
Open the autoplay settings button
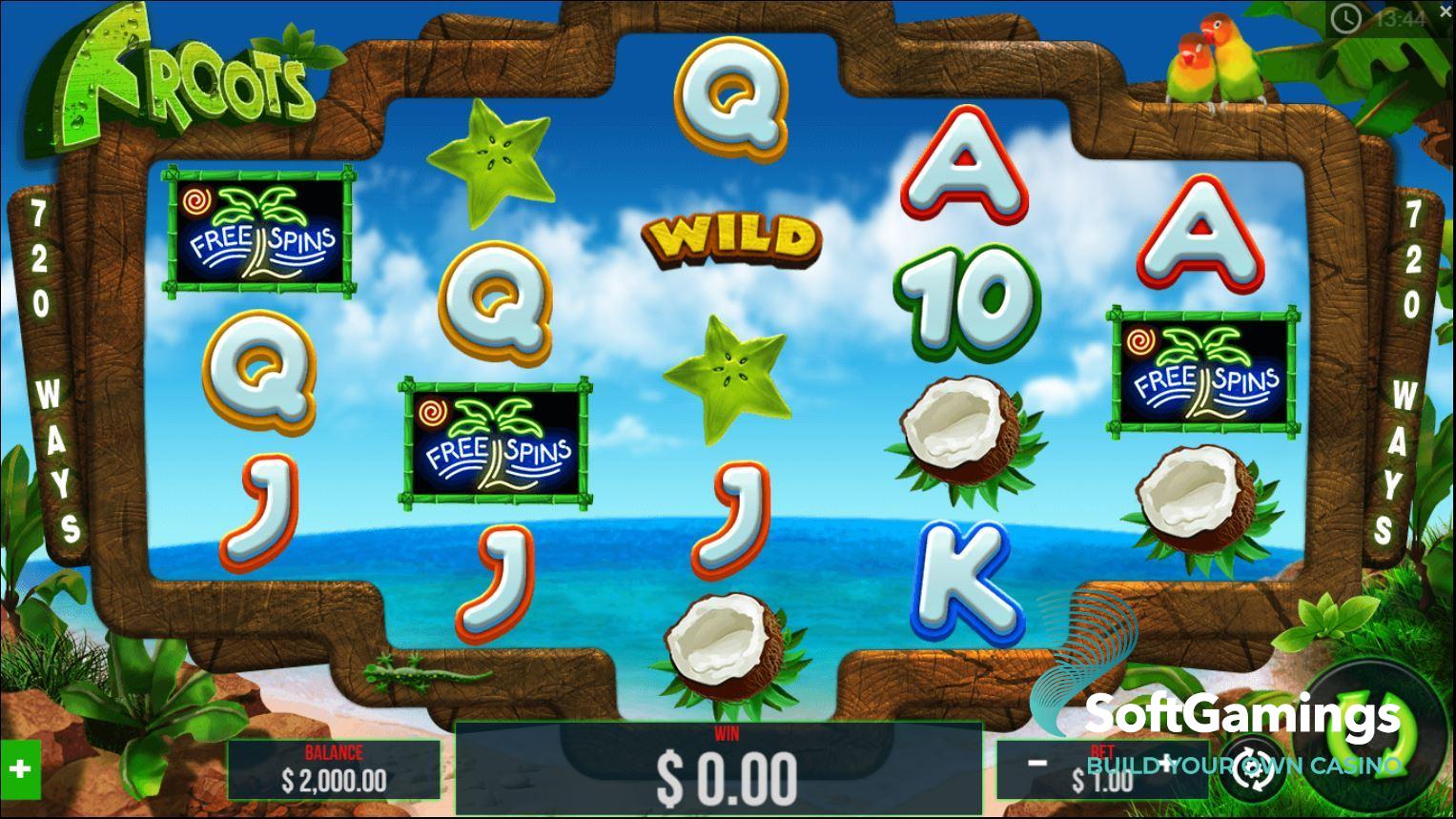1250,767
